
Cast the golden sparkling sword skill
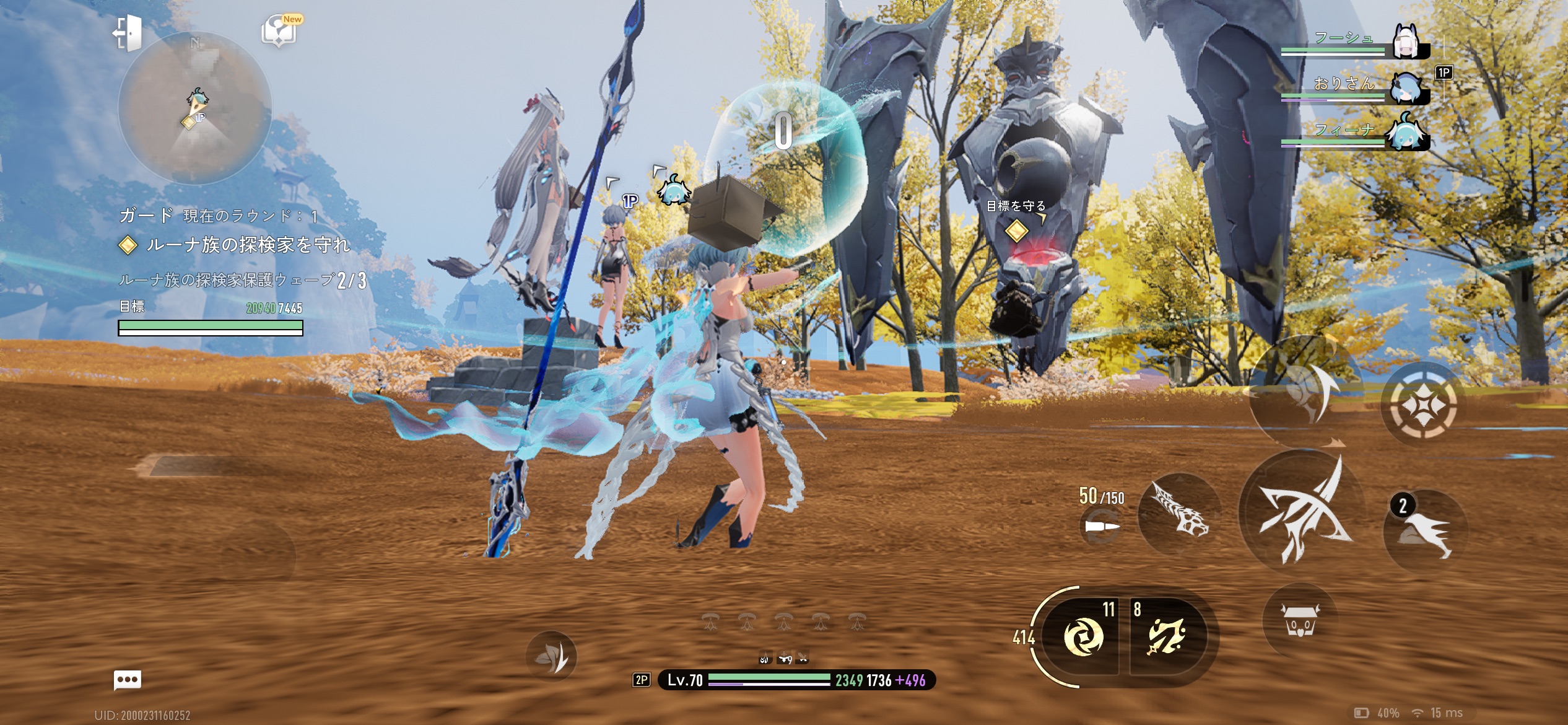click(1167, 637)
